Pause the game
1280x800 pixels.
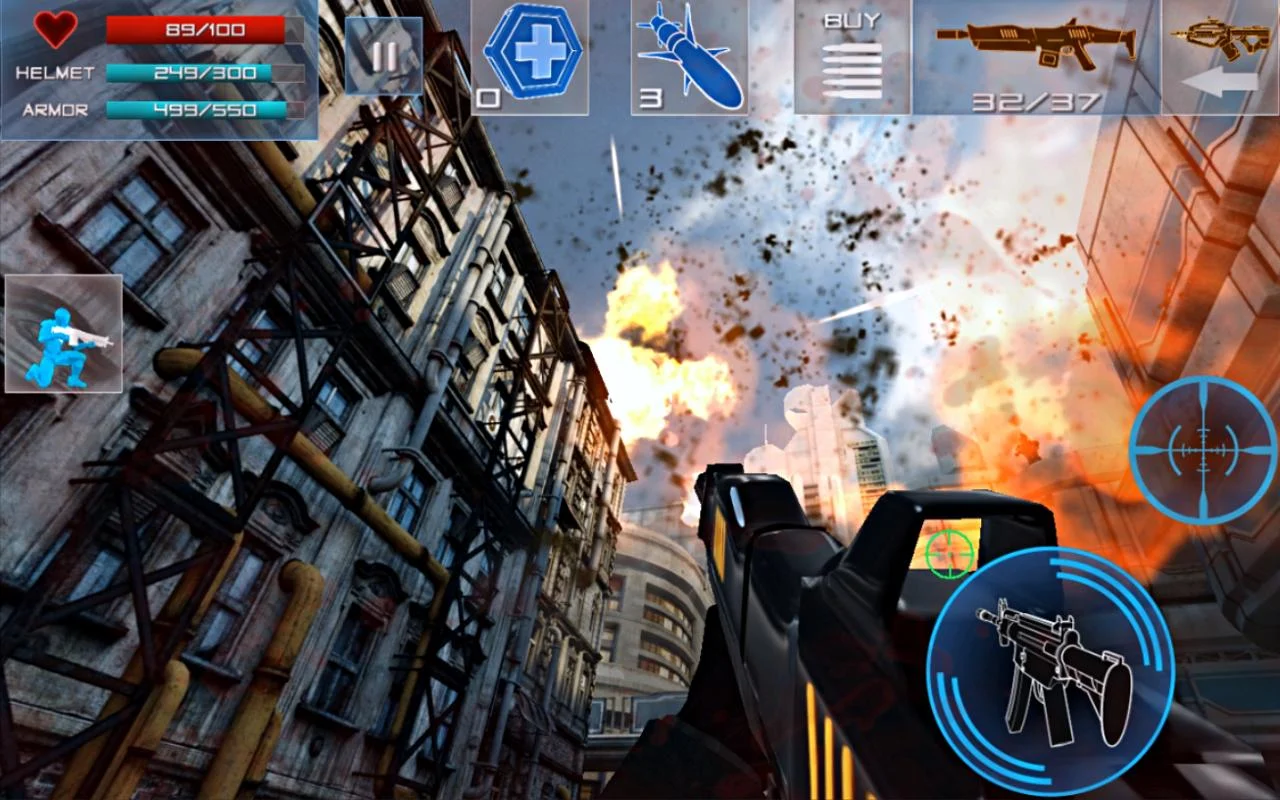coord(383,56)
